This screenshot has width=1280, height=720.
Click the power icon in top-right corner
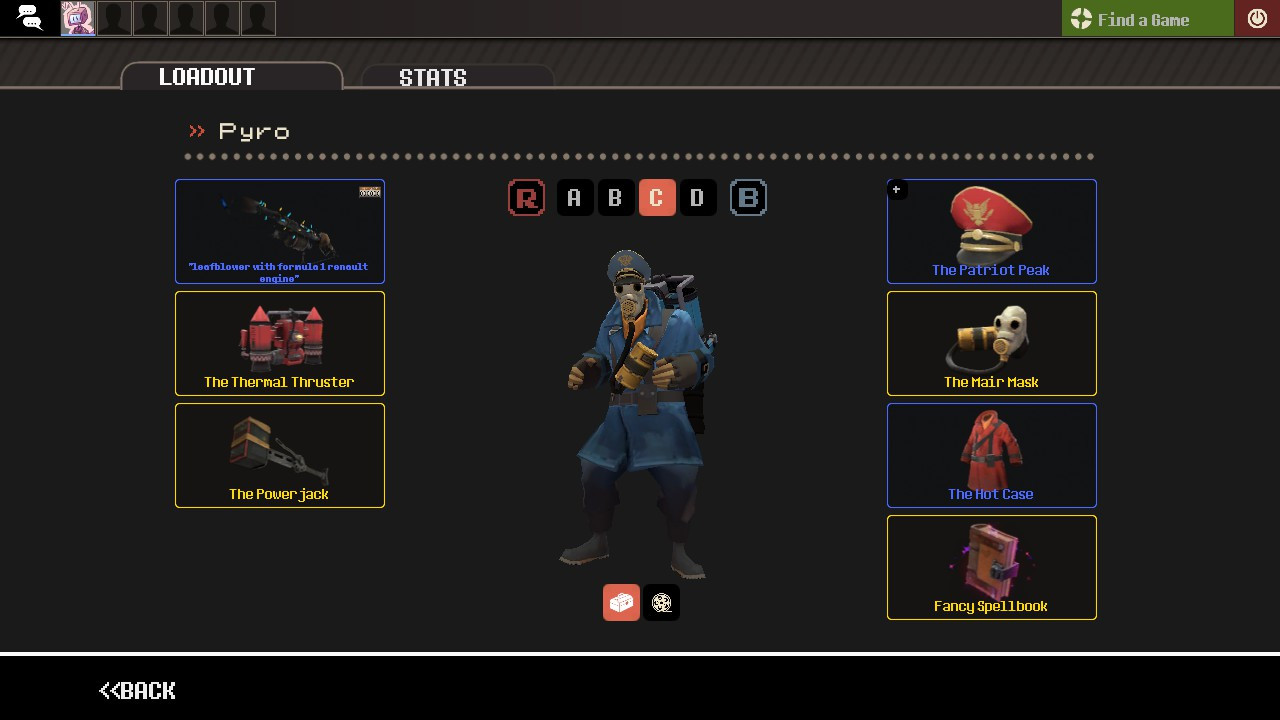tap(1257, 17)
